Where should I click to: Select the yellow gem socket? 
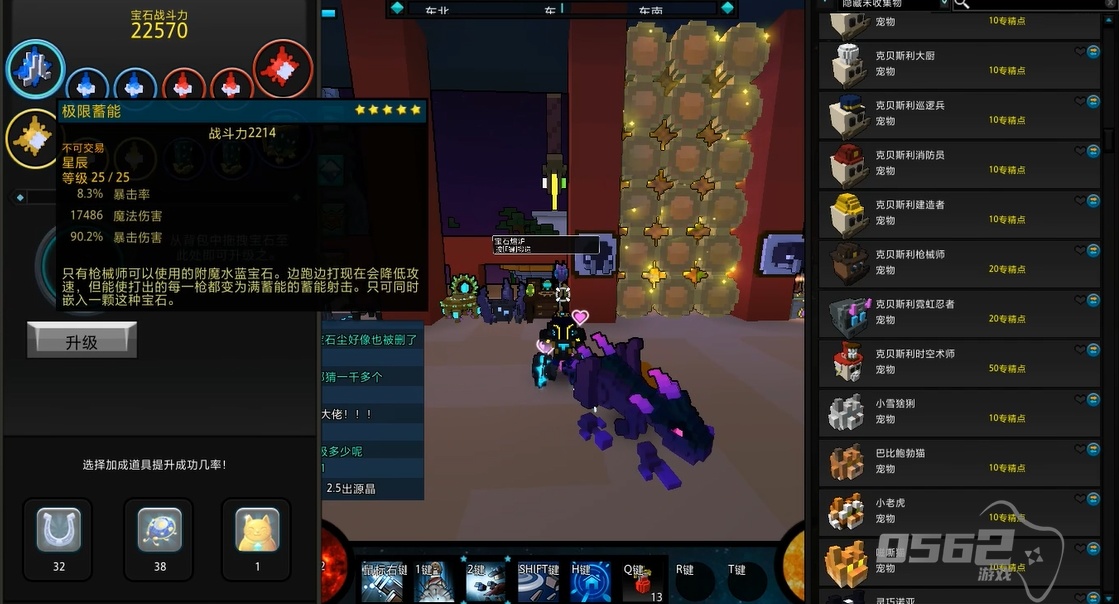click(x=34, y=139)
